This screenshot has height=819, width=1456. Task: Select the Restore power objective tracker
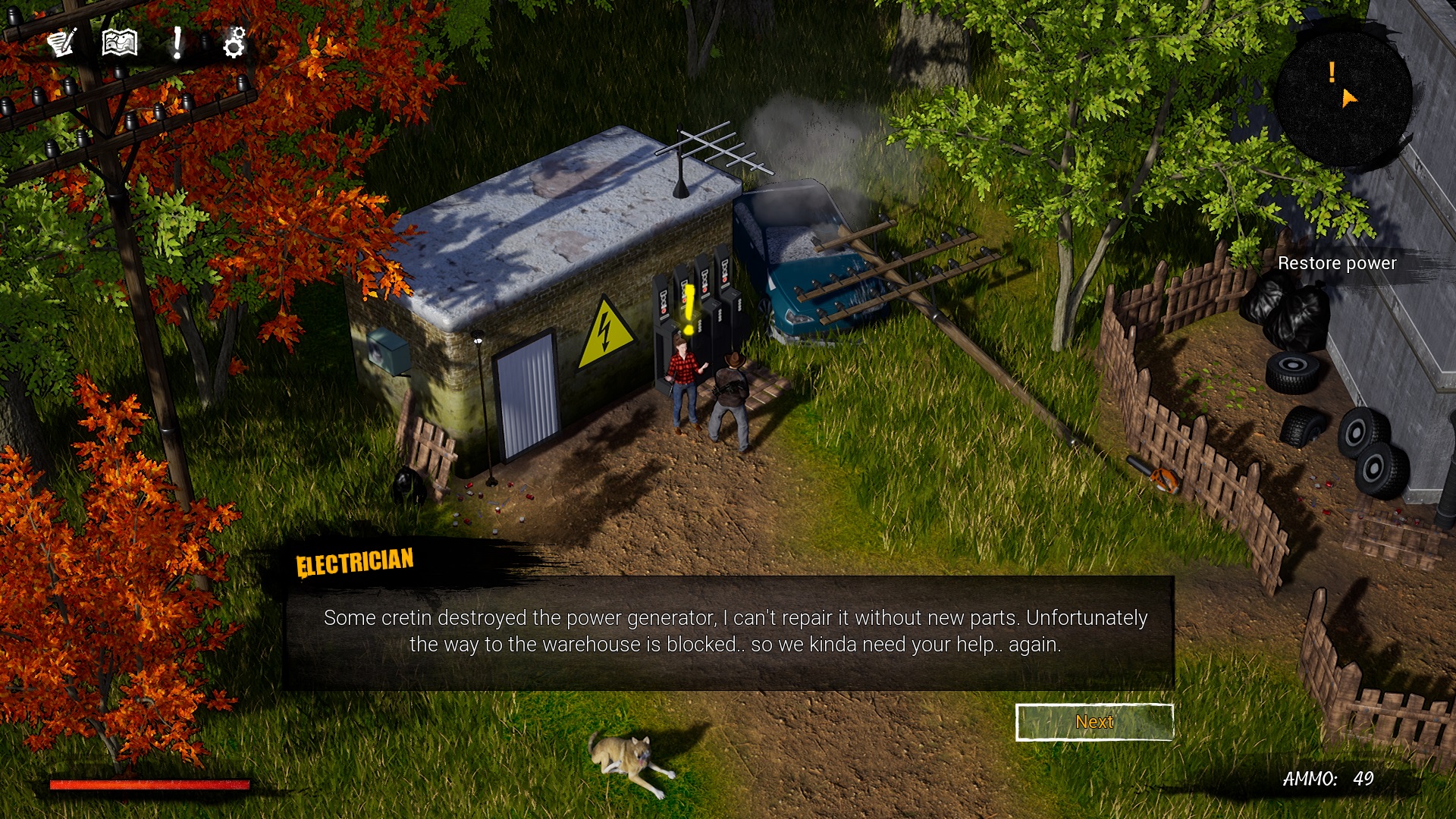(x=1336, y=263)
